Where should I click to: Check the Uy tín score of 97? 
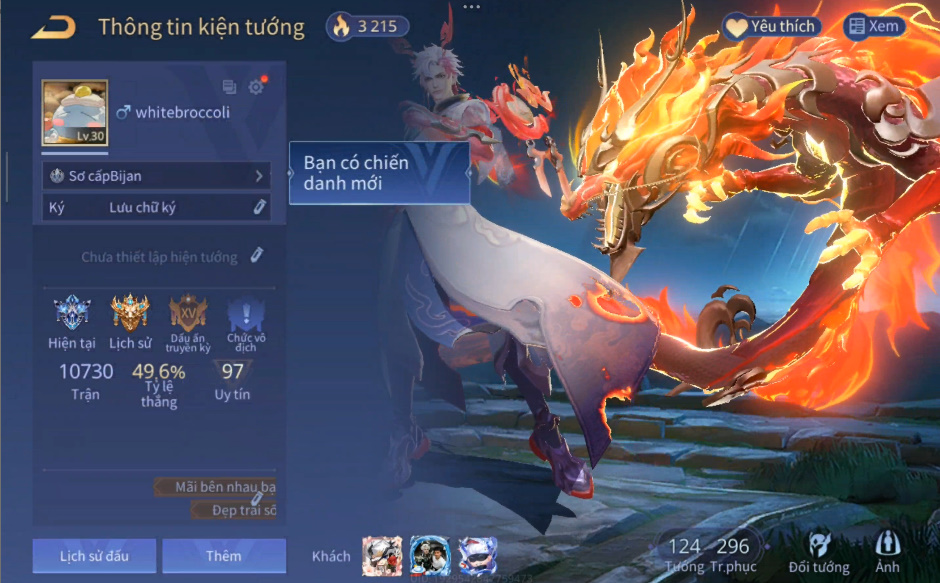click(233, 378)
